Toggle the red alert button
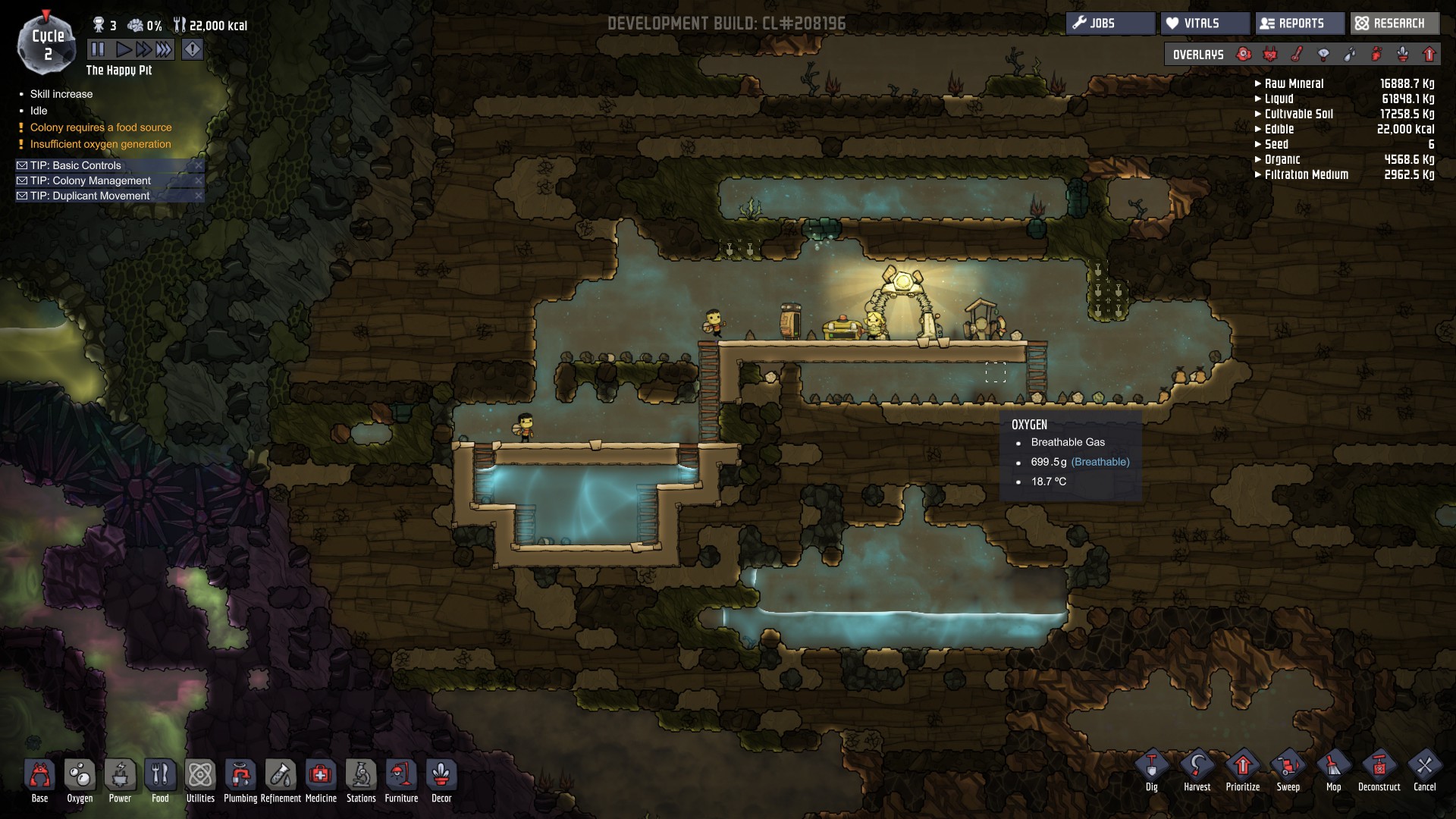The image size is (1456, 819). pyautogui.click(x=193, y=50)
